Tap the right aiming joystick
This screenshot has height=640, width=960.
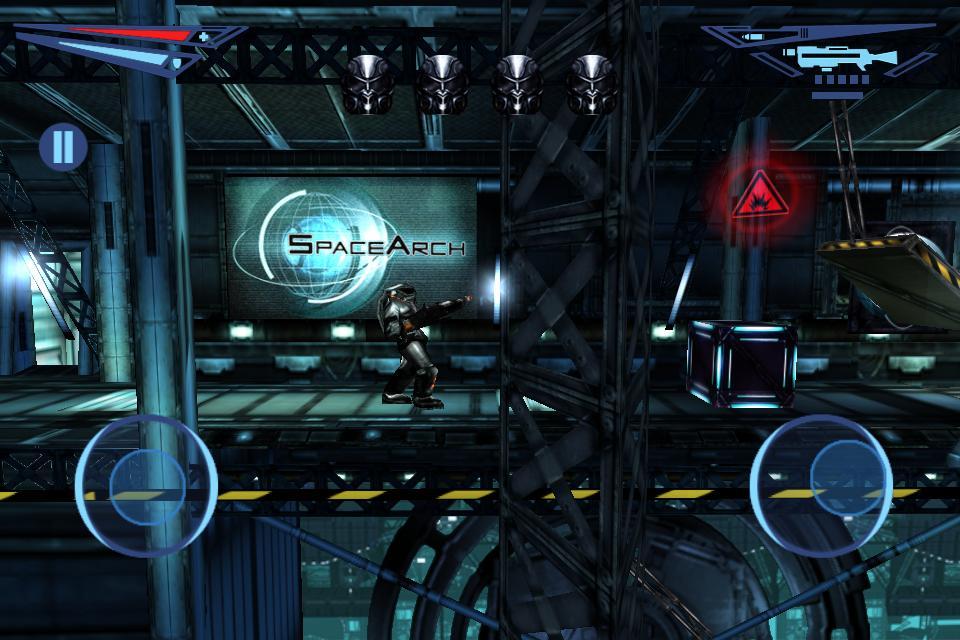pos(819,484)
